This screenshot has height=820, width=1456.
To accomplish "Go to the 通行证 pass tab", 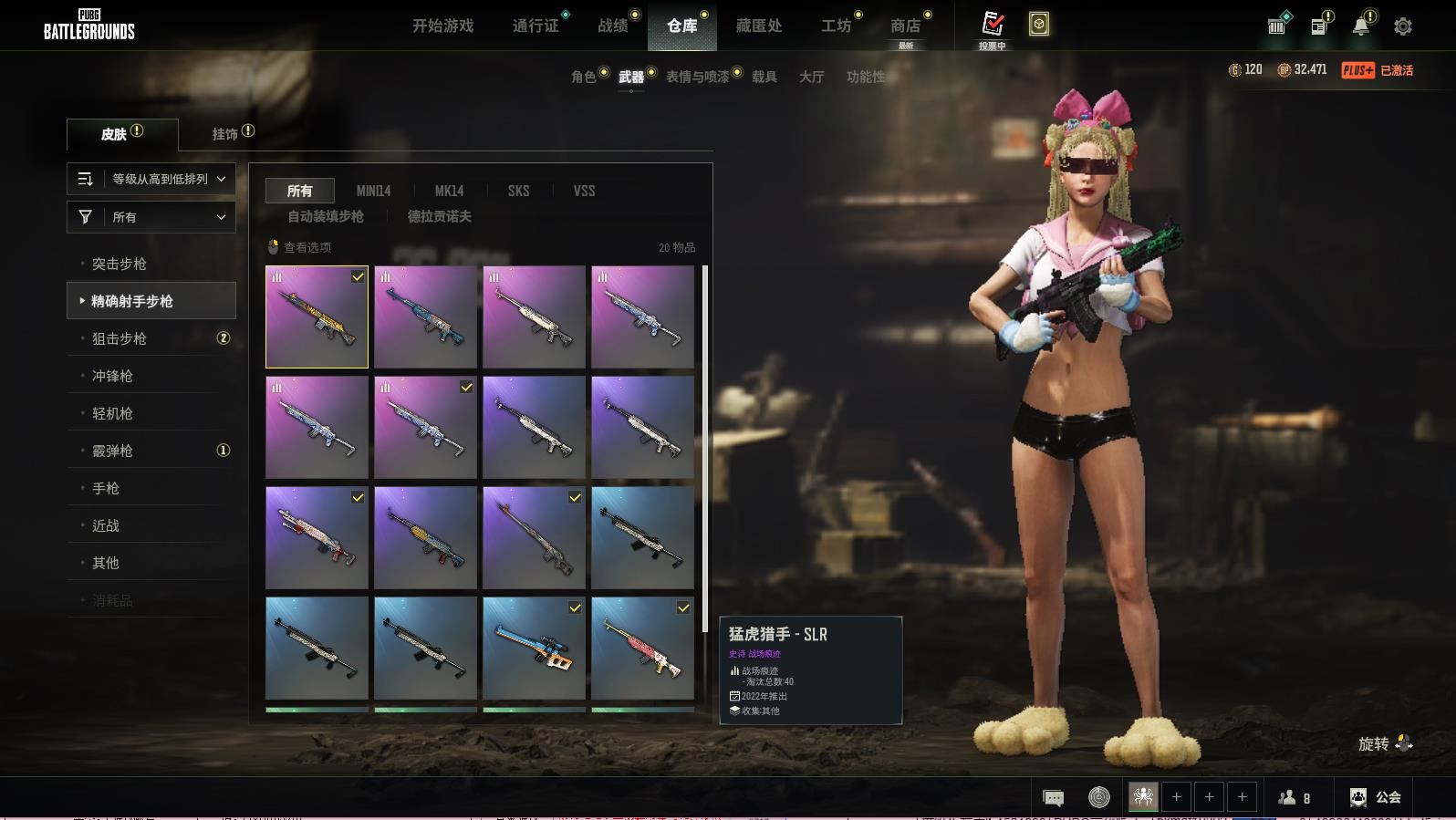I will pyautogui.click(x=536, y=26).
